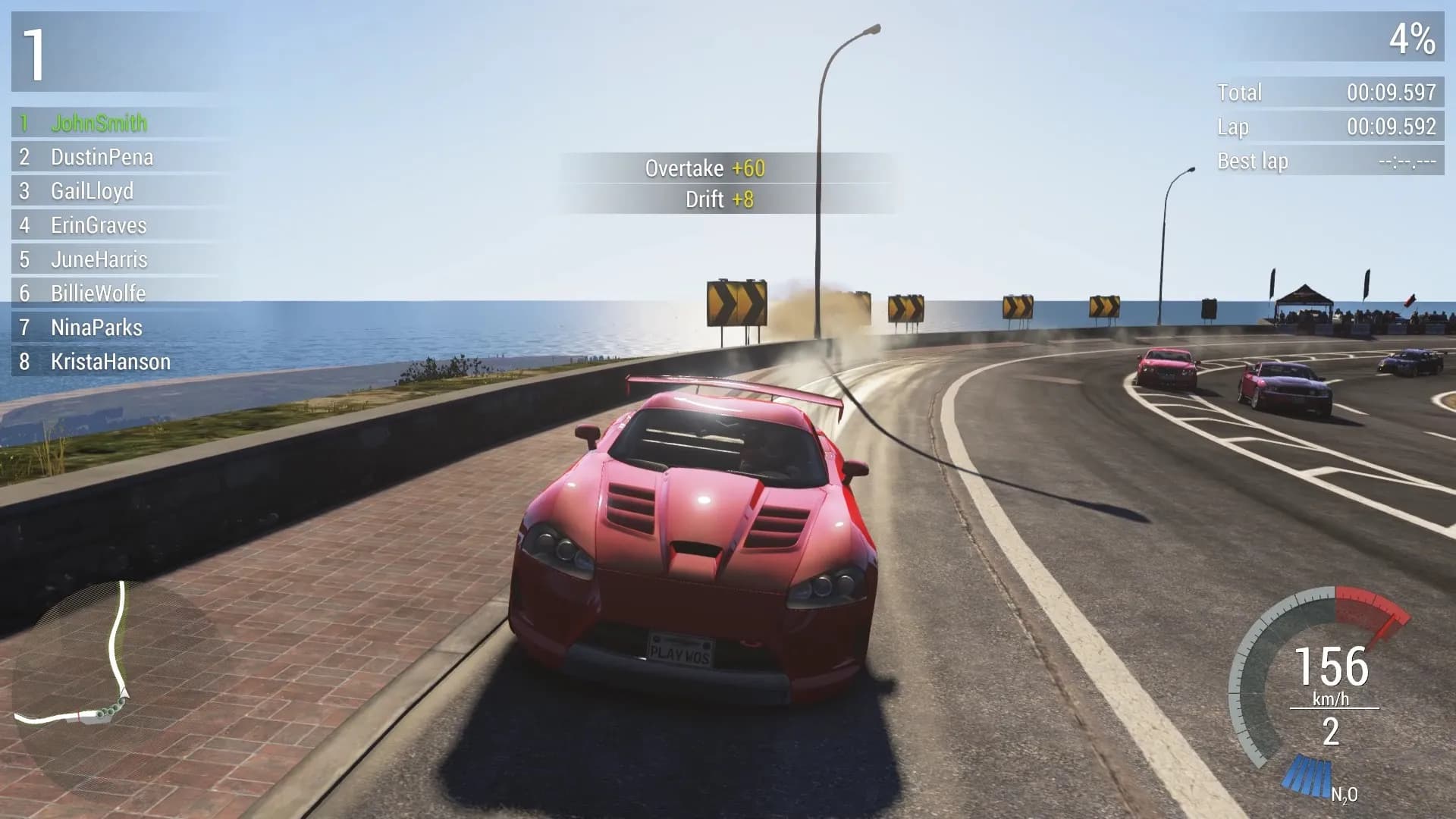This screenshot has height=819, width=1456.
Task: Choose GailLloyd's leaderboard row
Action: tap(92, 191)
